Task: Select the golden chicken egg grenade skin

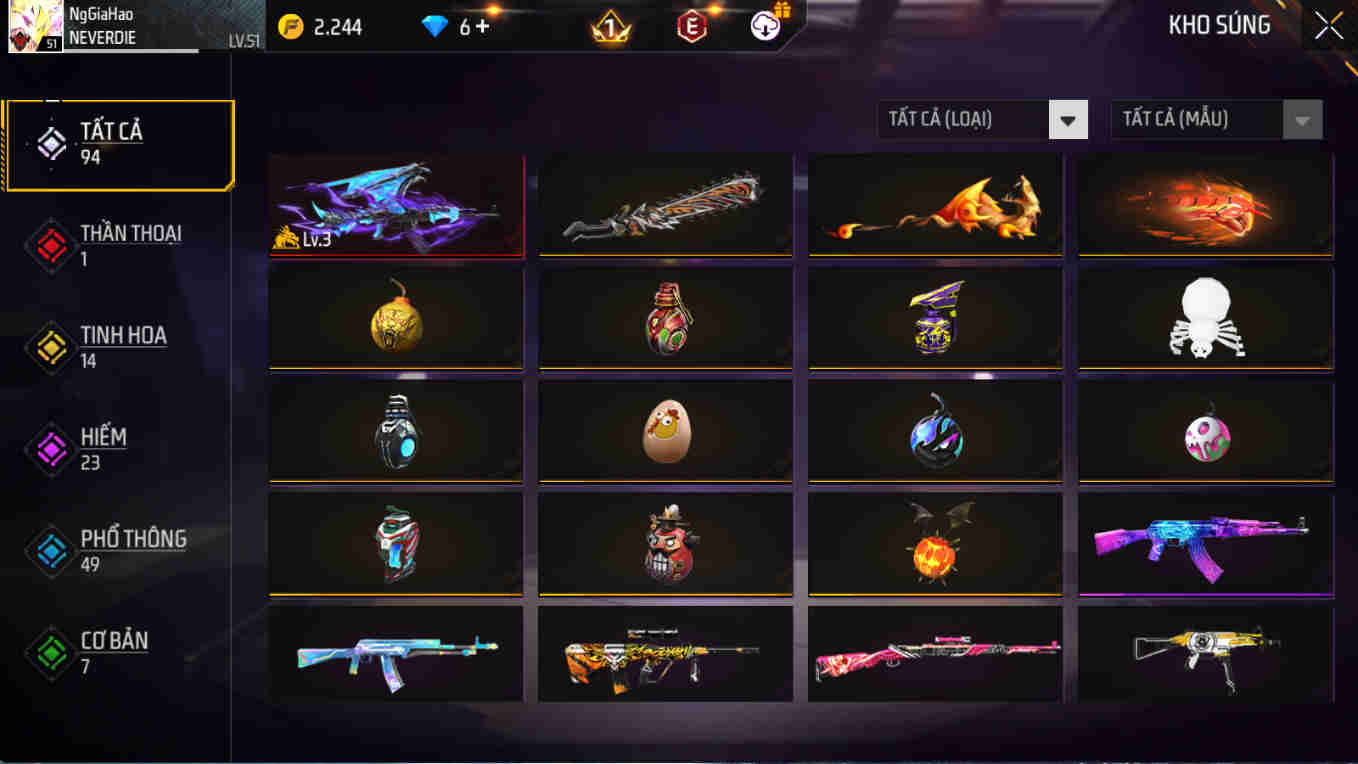Action: pyautogui.click(x=665, y=430)
